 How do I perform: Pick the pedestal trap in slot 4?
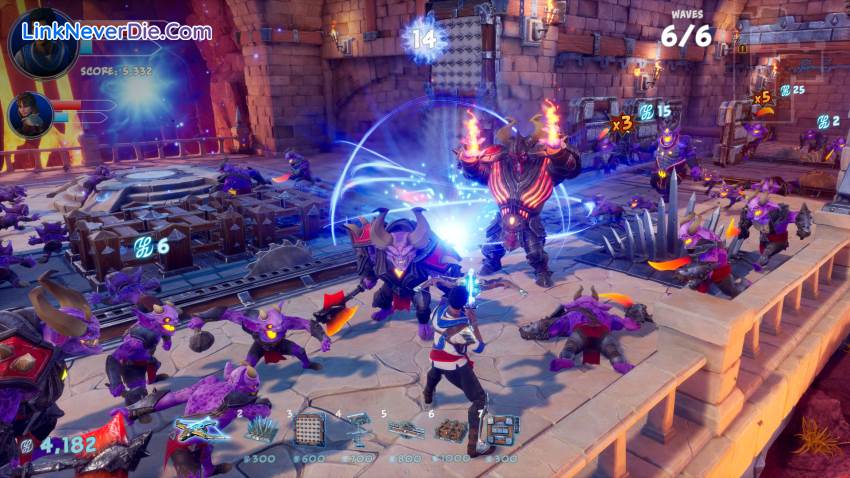(x=357, y=429)
